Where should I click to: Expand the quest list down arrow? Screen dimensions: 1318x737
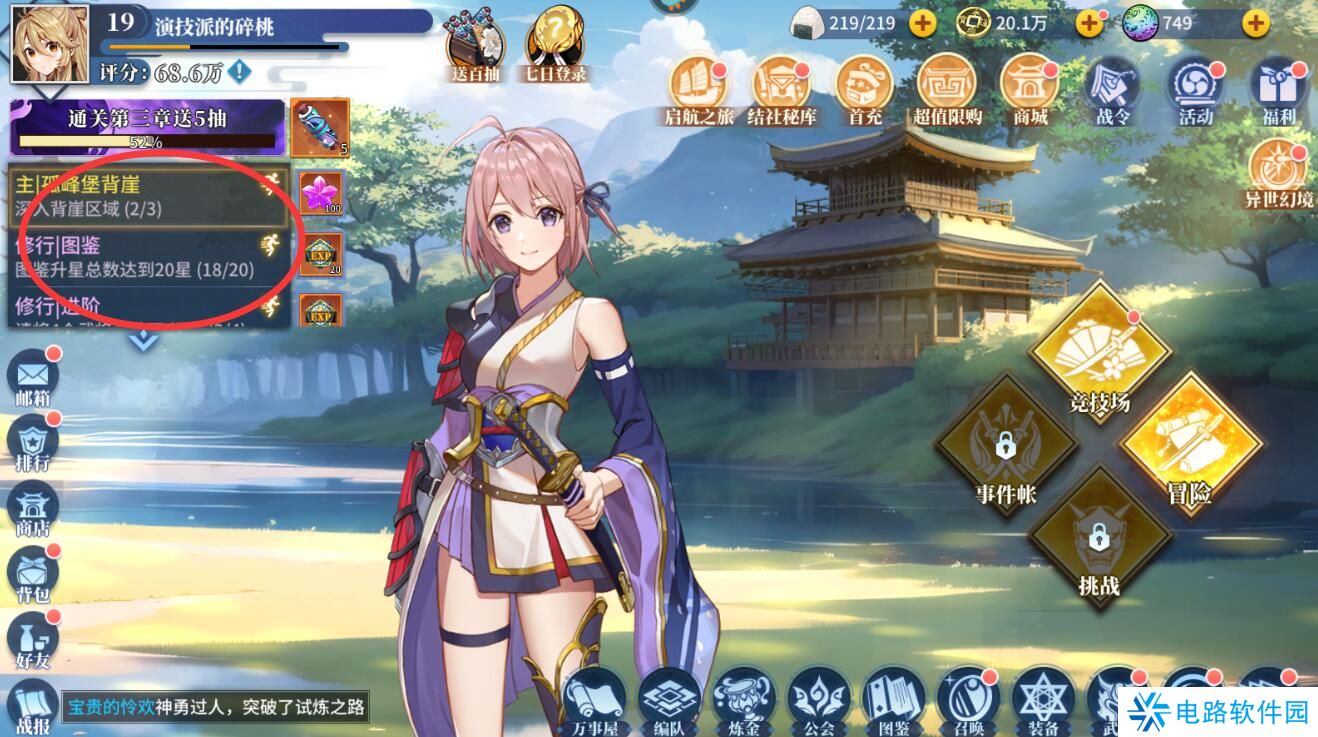[x=145, y=340]
